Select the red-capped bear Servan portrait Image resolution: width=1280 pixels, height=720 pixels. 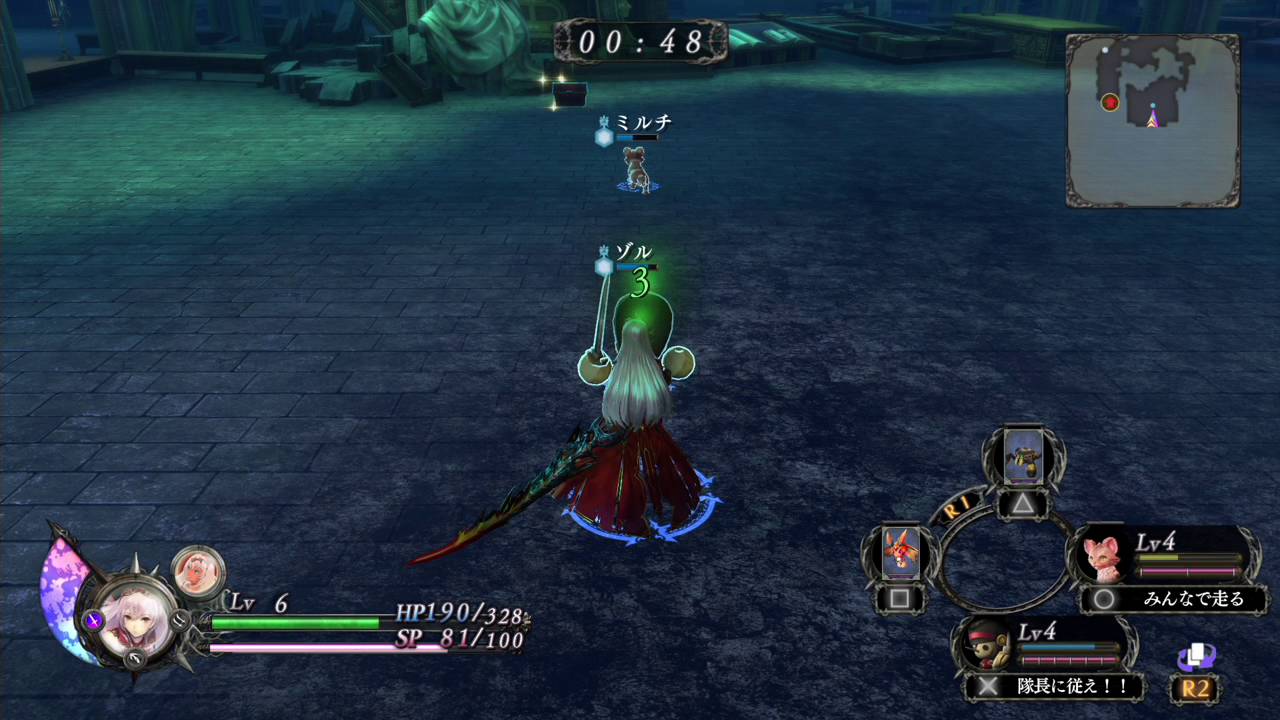pyautogui.click(x=984, y=645)
